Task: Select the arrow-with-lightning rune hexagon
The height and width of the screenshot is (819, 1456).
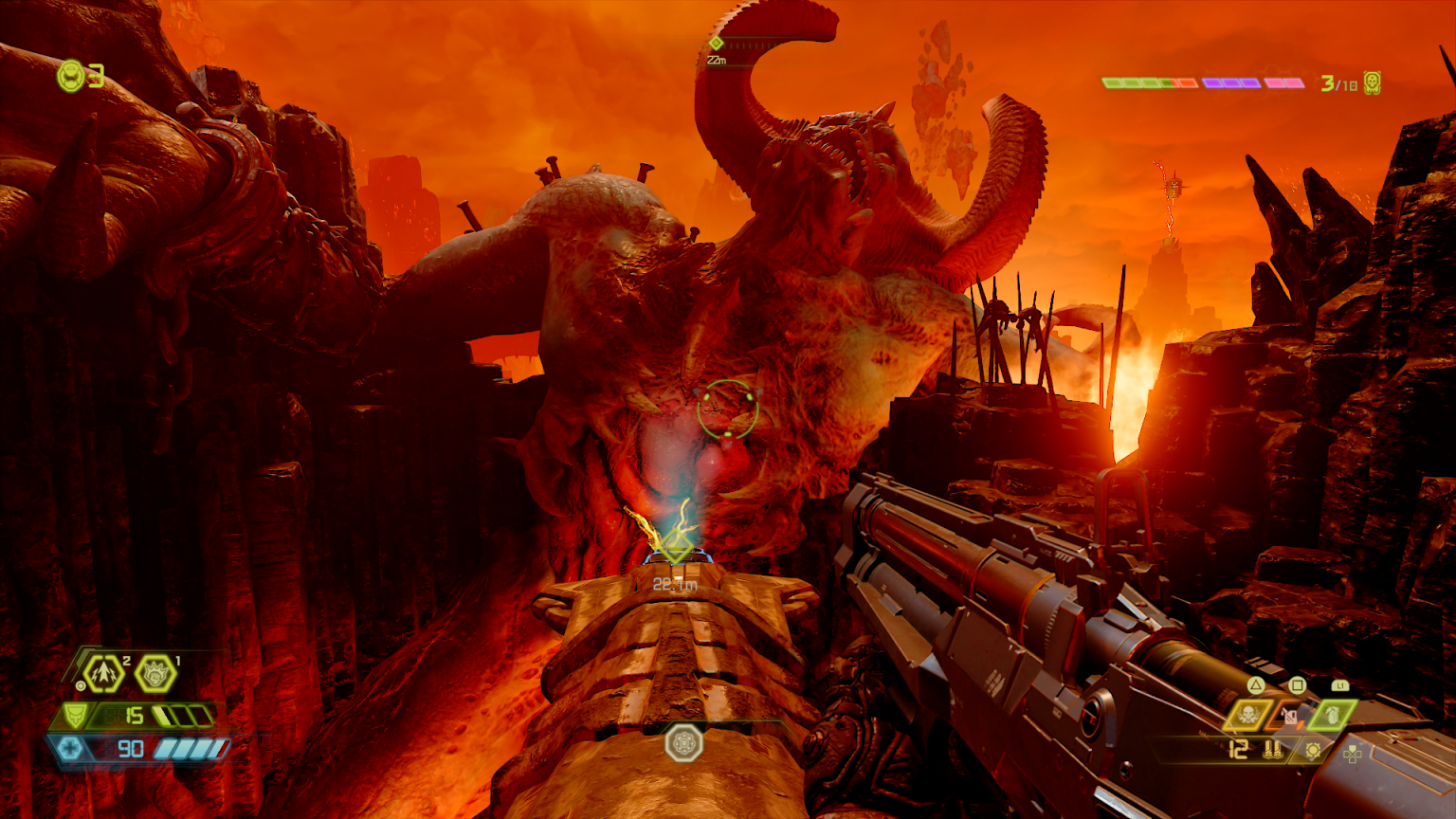Action: (104, 674)
